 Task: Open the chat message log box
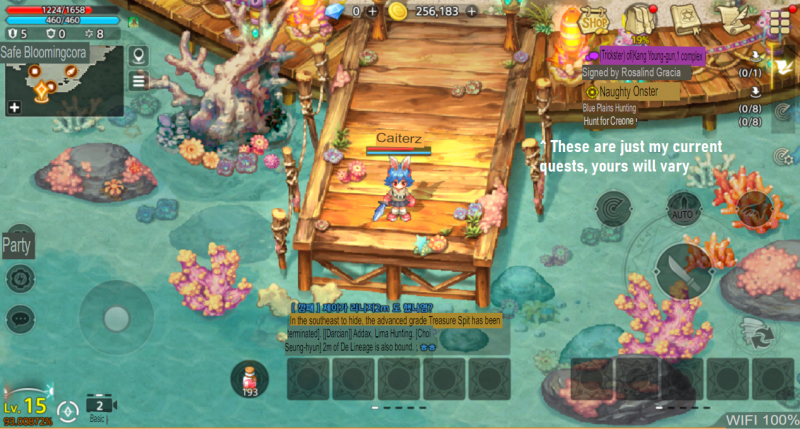click(396, 328)
